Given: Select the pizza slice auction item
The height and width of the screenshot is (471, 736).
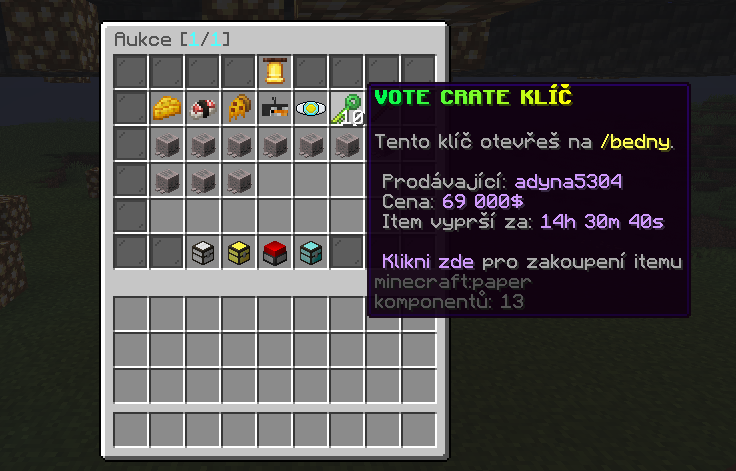Looking at the screenshot, I should click(x=239, y=107).
